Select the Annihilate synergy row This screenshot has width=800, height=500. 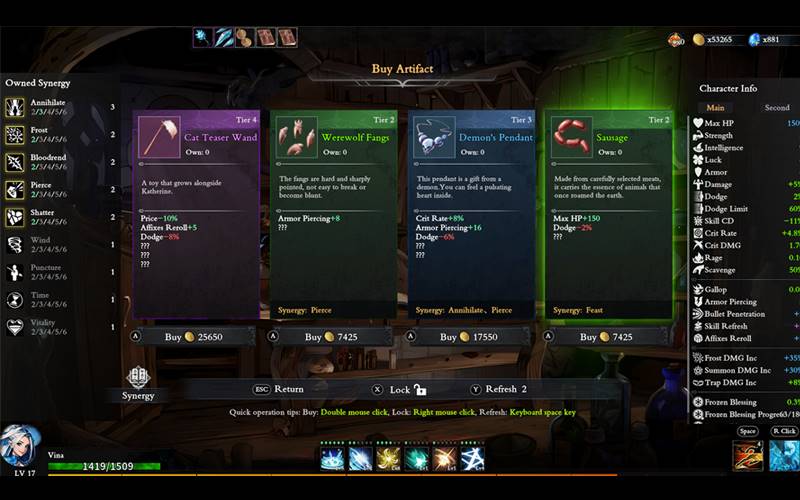tap(60, 107)
